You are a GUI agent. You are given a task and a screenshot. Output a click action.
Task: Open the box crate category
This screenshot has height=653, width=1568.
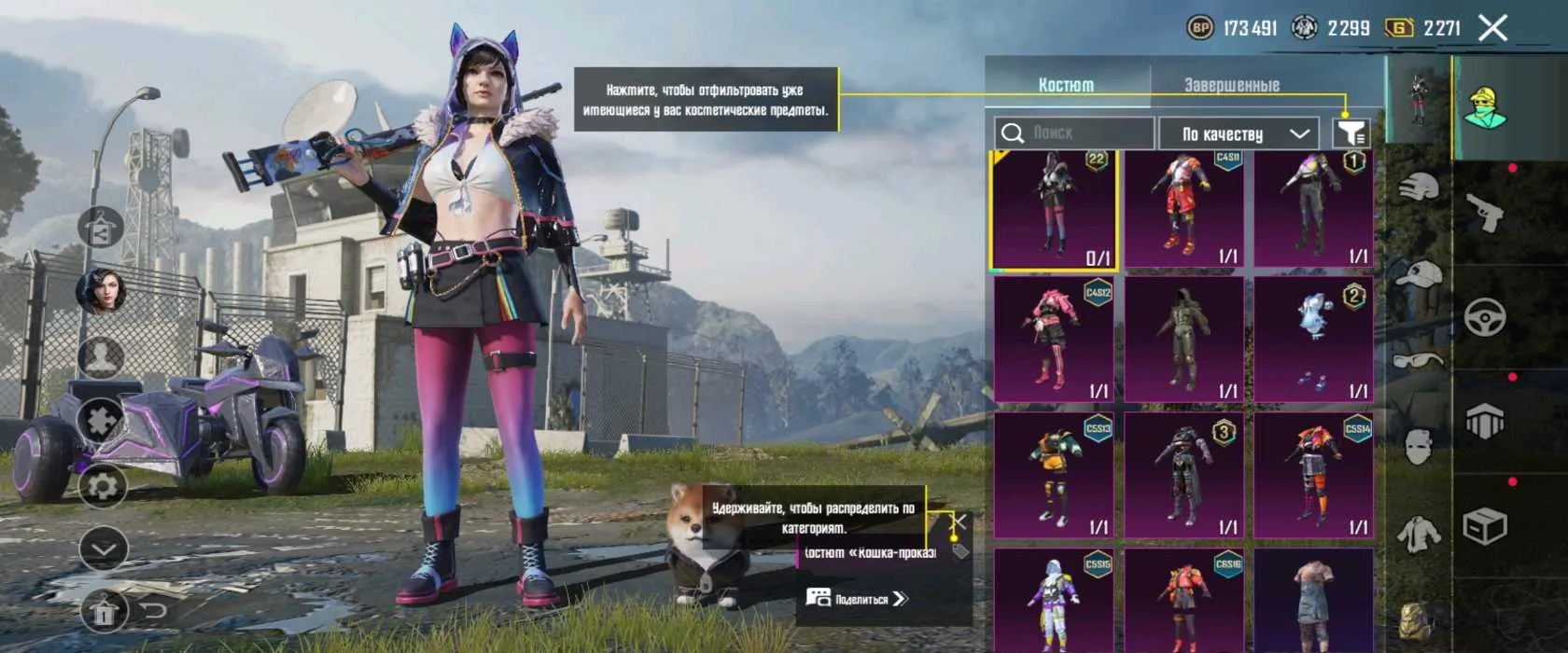(1484, 528)
